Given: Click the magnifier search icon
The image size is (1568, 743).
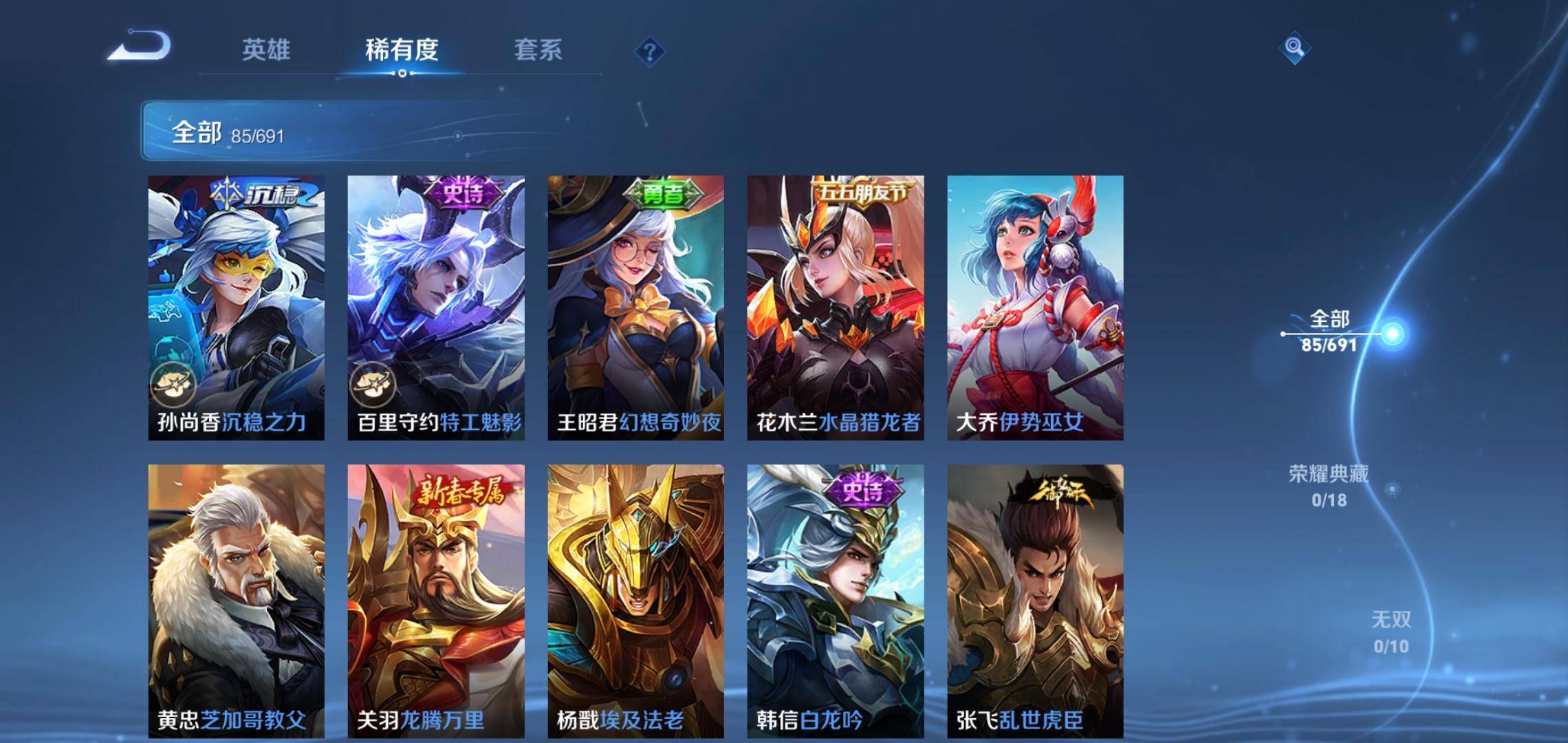Looking at the screenshot, I should tap(1294, 47).
